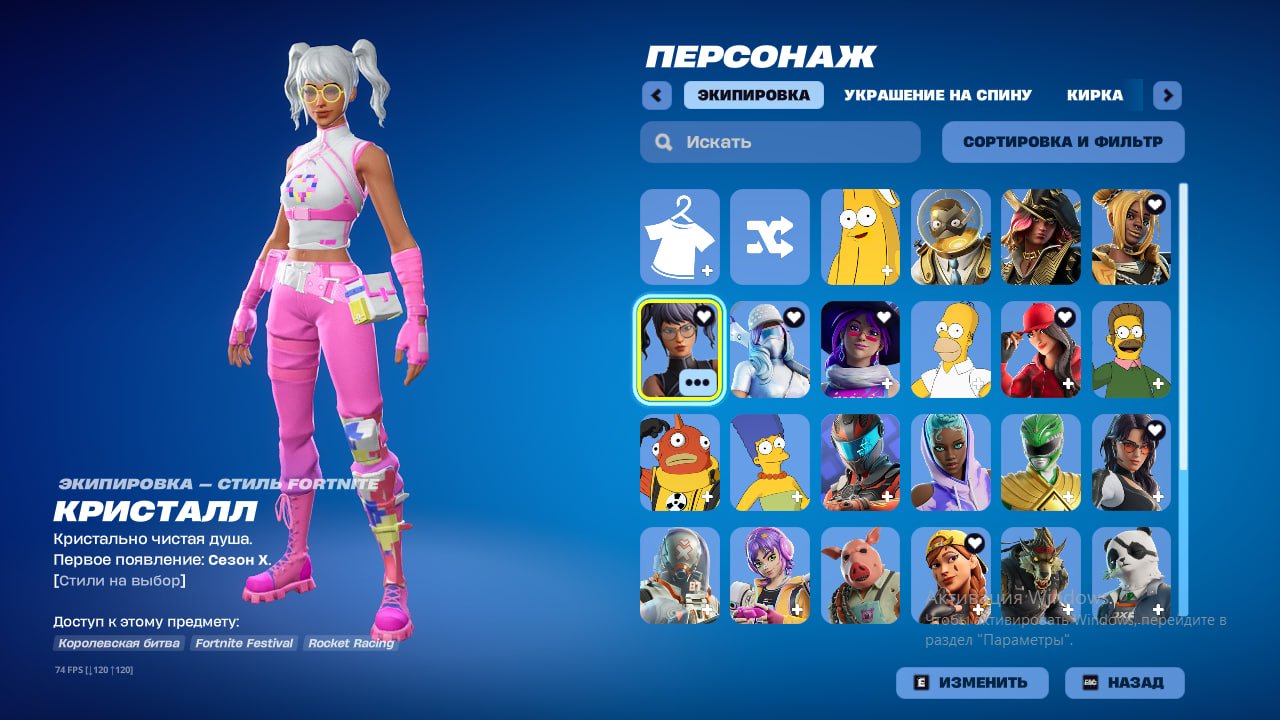Click the search magnifier icon
Viewport: 1280px width, 720px height.
point(663,141)
